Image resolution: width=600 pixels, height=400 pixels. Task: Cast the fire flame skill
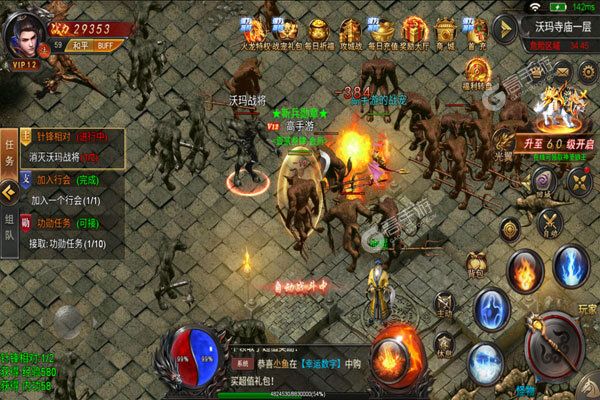(x=523, y=270)
